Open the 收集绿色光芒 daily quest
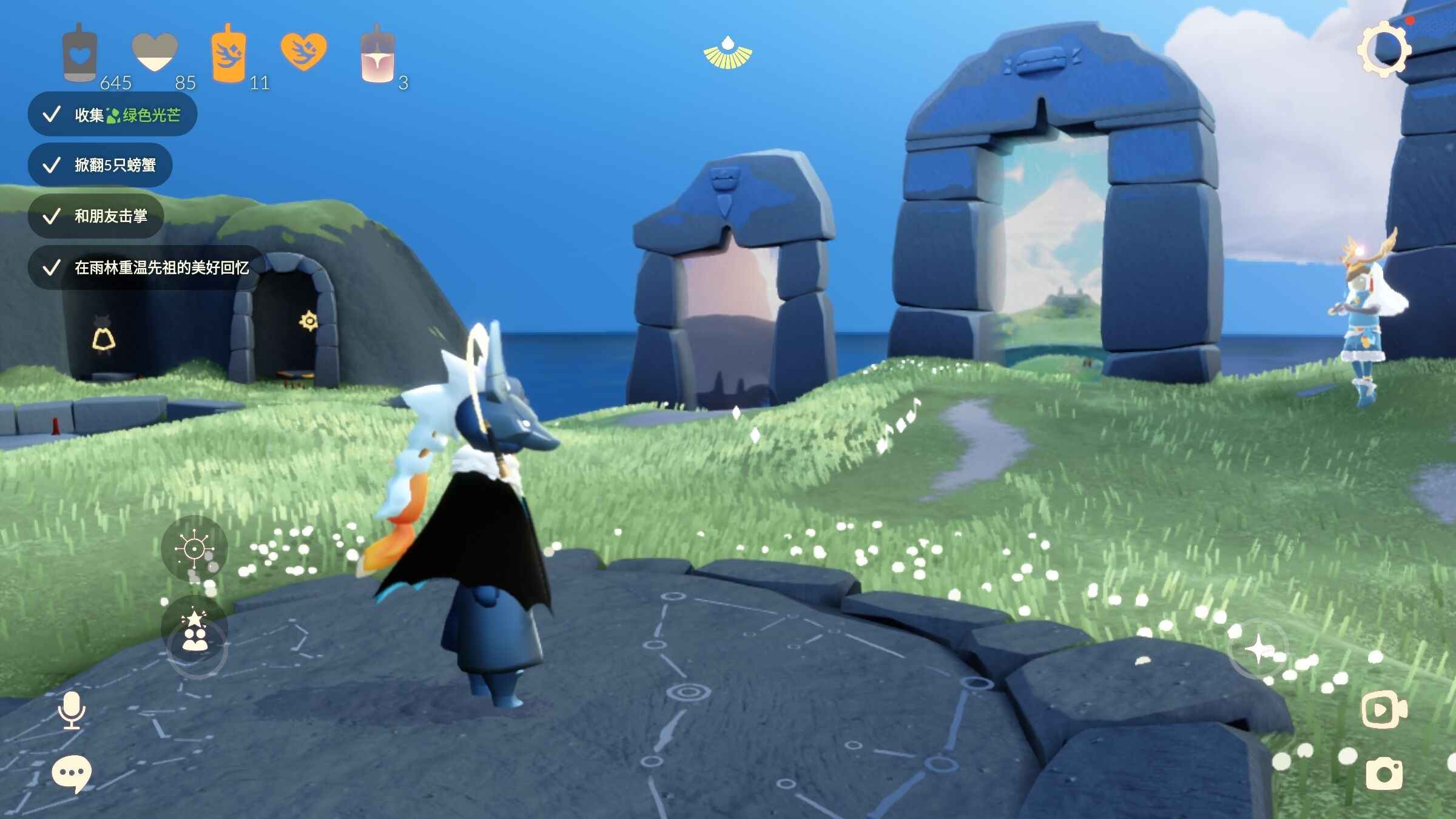1456x819 pixels. [x=113, y=115]
